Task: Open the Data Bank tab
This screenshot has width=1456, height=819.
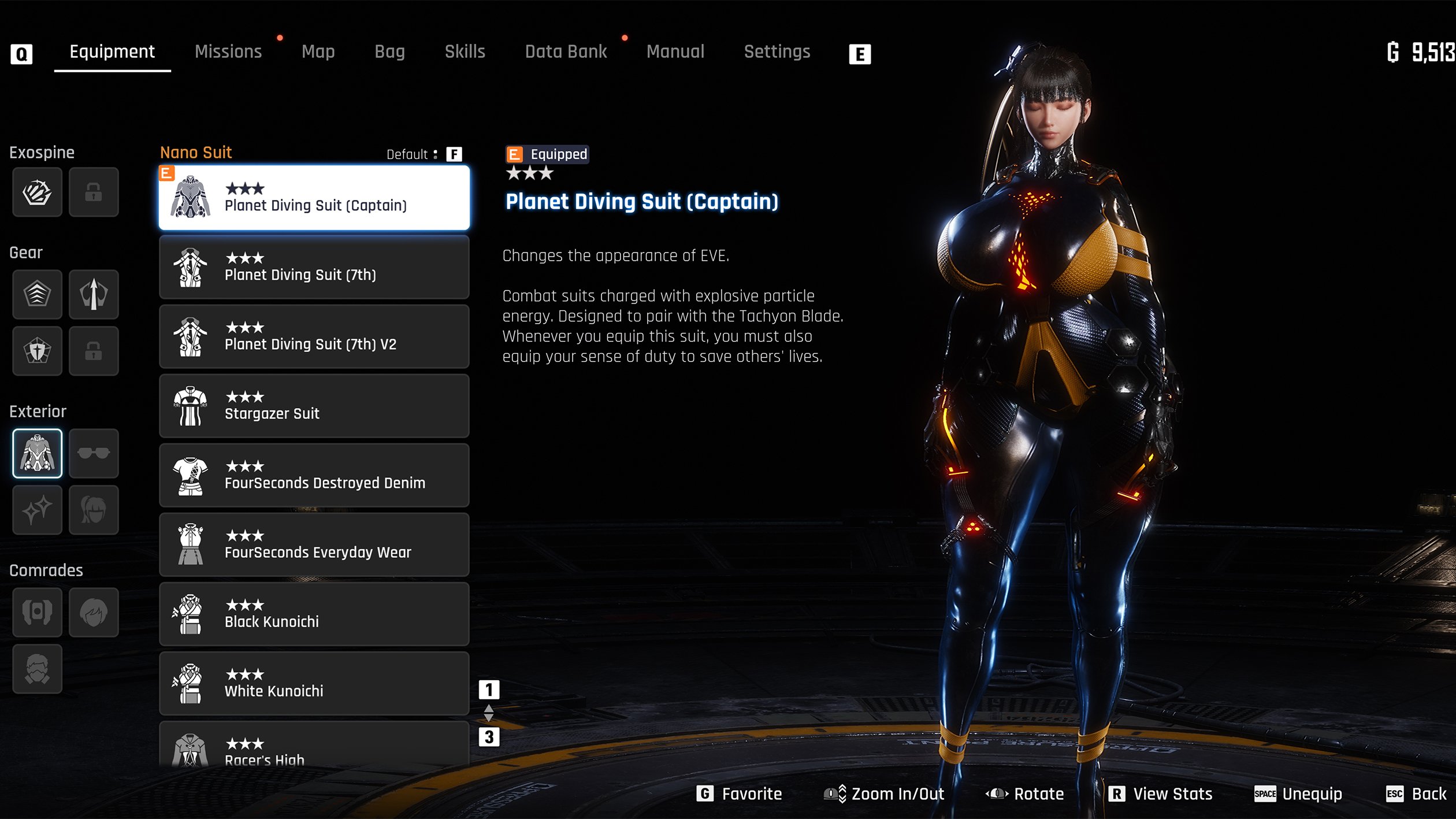Action: [x=566, y=52]
